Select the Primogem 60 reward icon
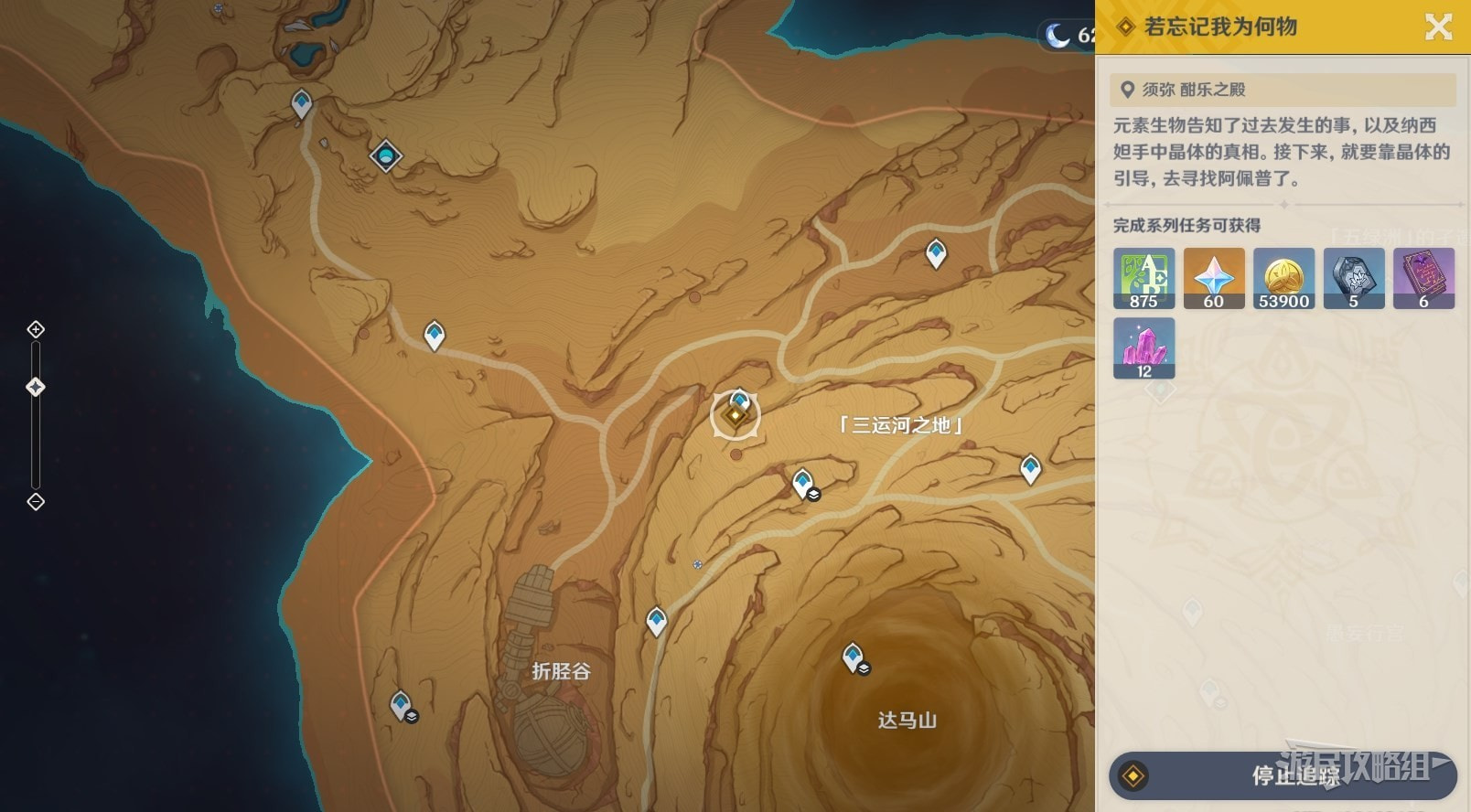1471x812 pixels. 1214,278
